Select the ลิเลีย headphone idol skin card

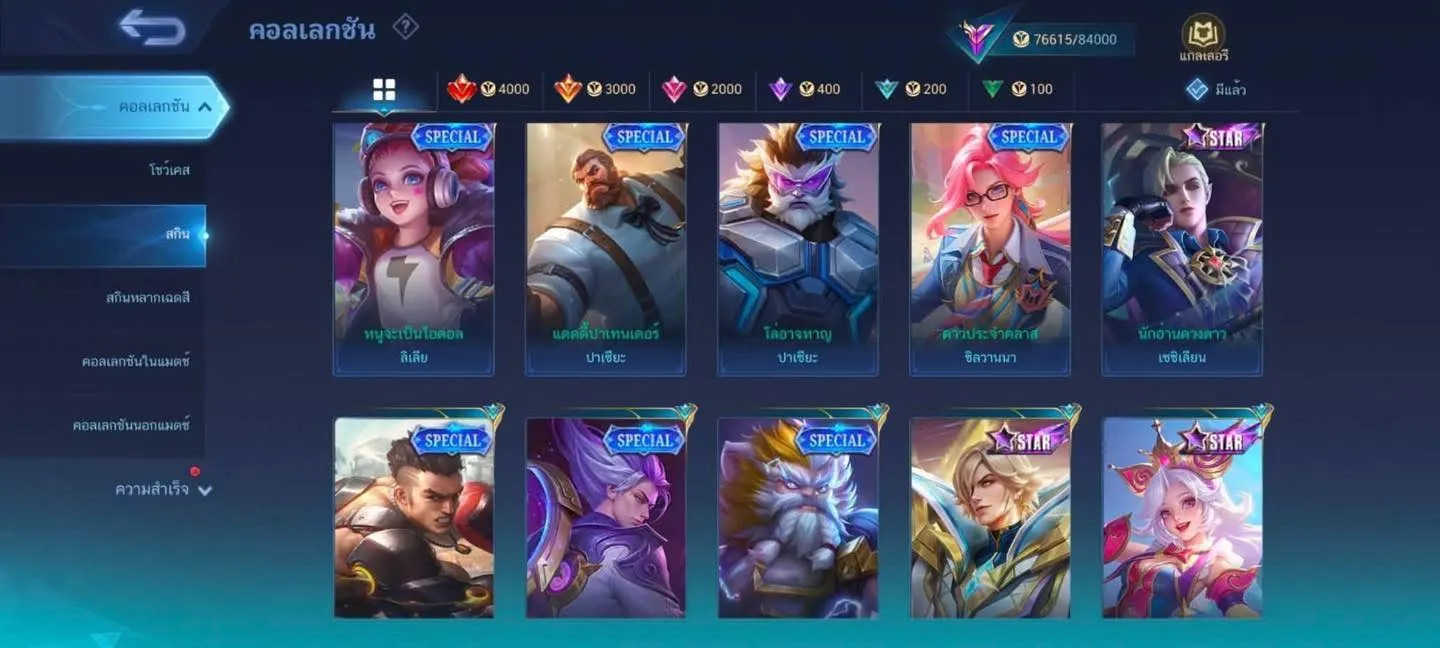(x=413, y=248)
